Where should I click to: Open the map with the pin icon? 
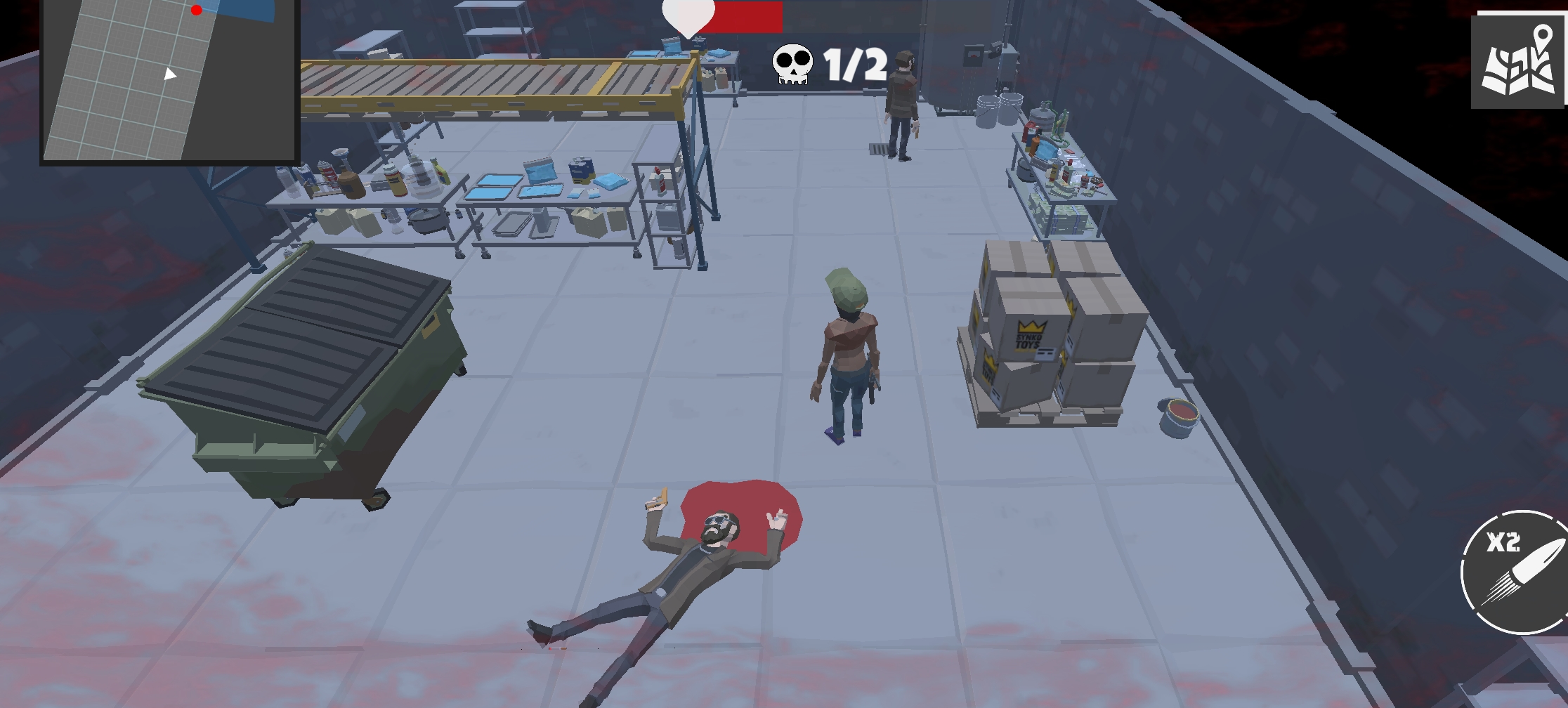[1519, 63]
